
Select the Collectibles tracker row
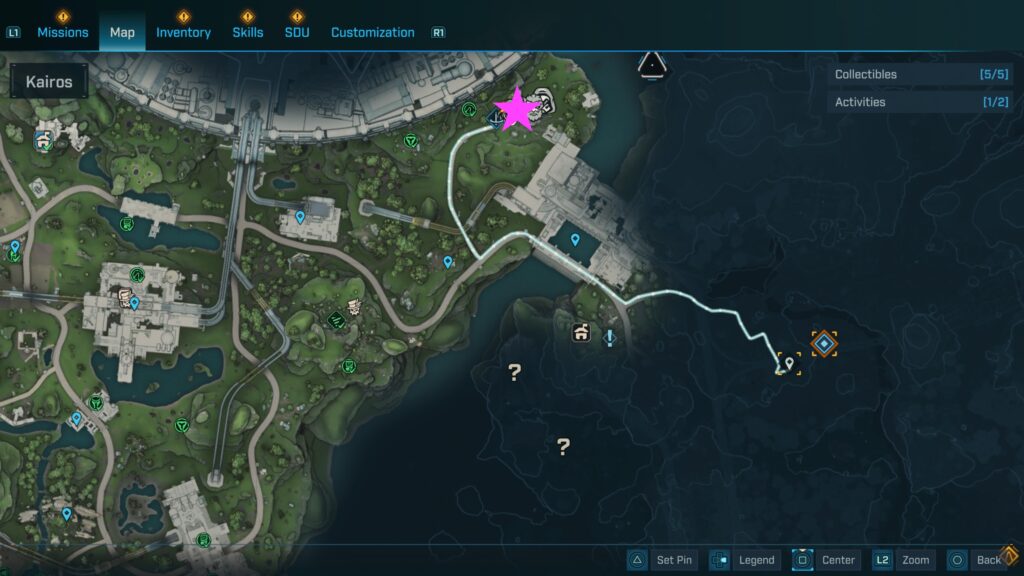coord(919,74)
